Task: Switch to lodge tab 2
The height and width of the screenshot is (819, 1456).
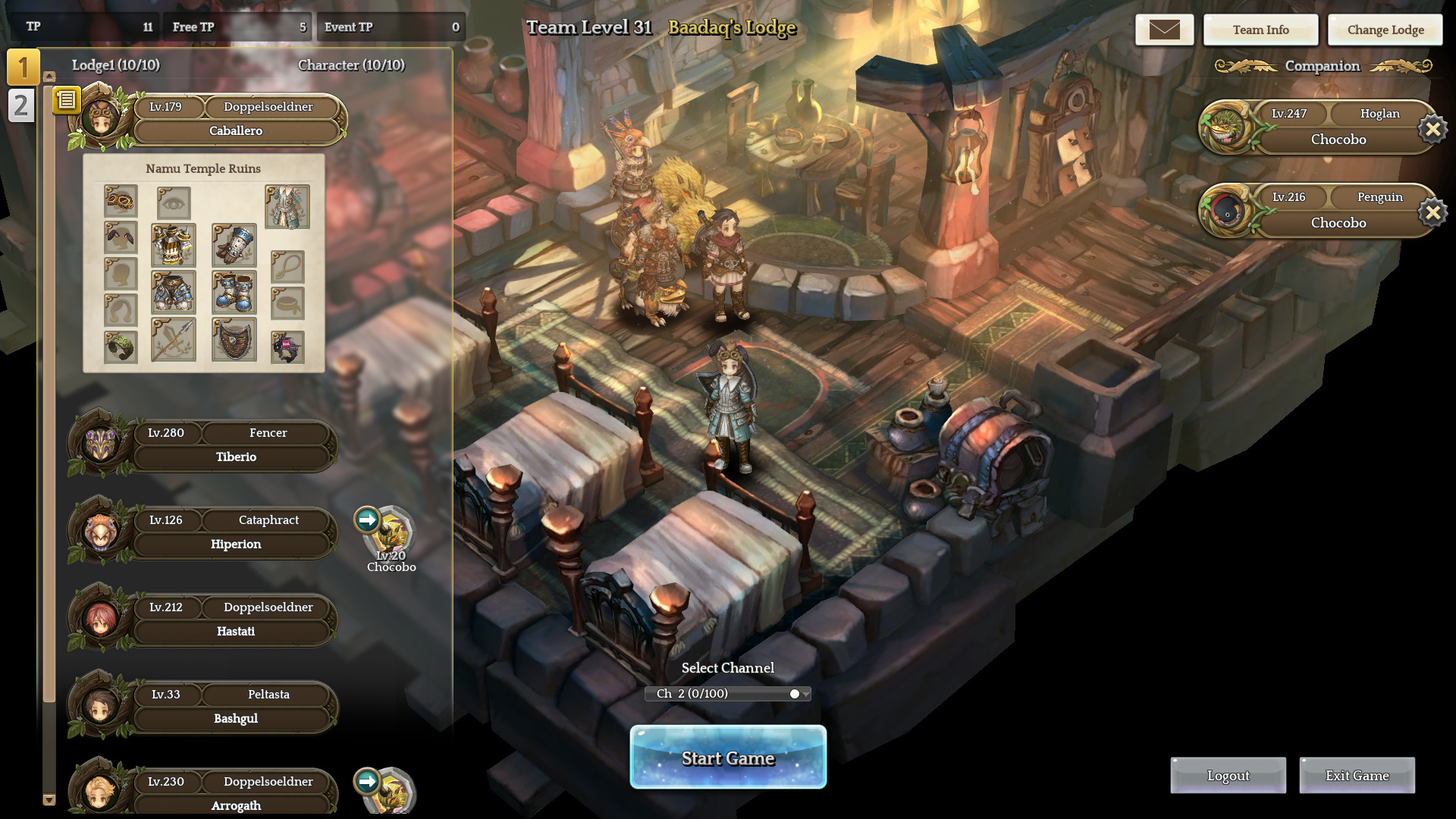Action: 21,105
